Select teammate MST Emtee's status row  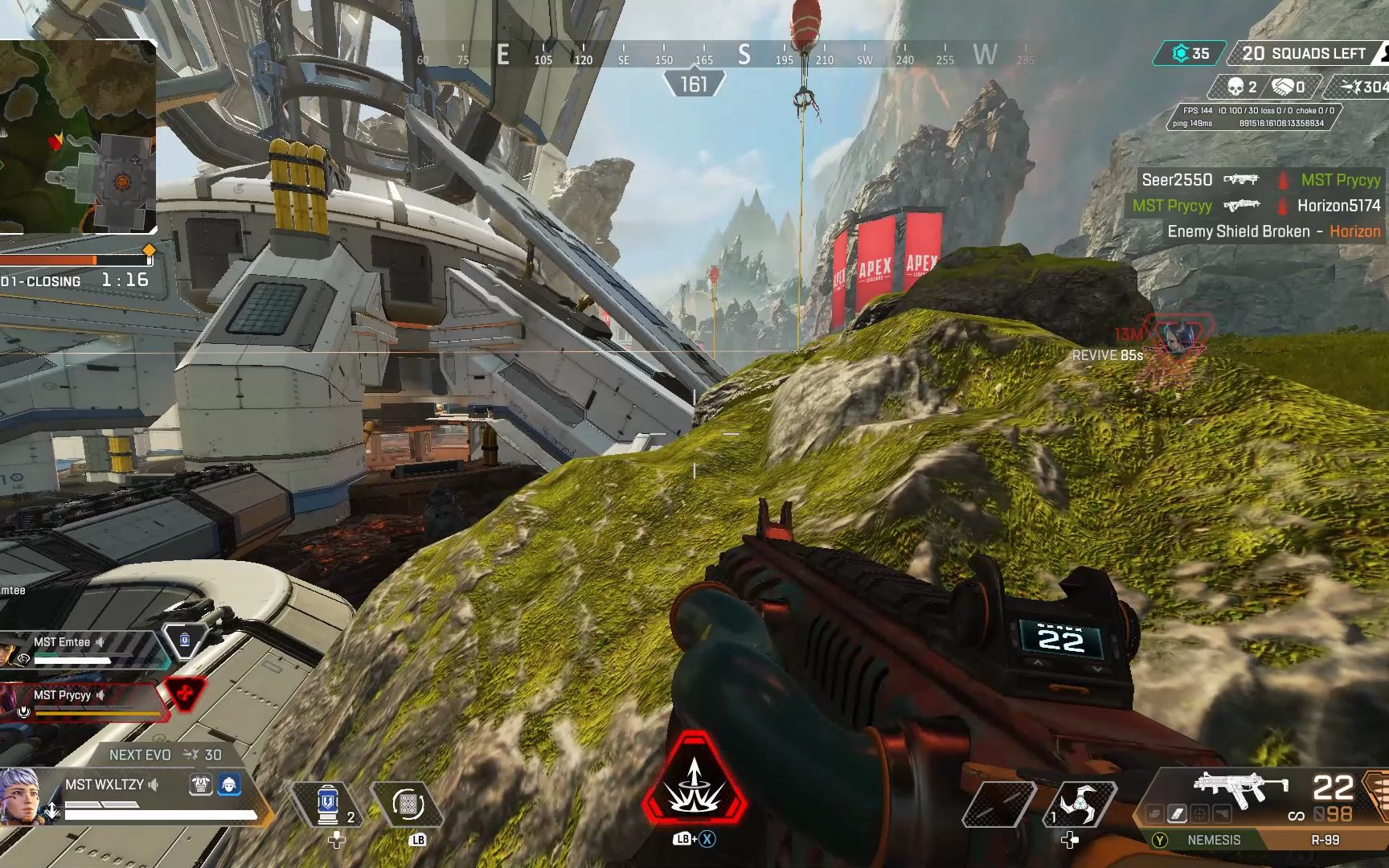pos(80,649)
